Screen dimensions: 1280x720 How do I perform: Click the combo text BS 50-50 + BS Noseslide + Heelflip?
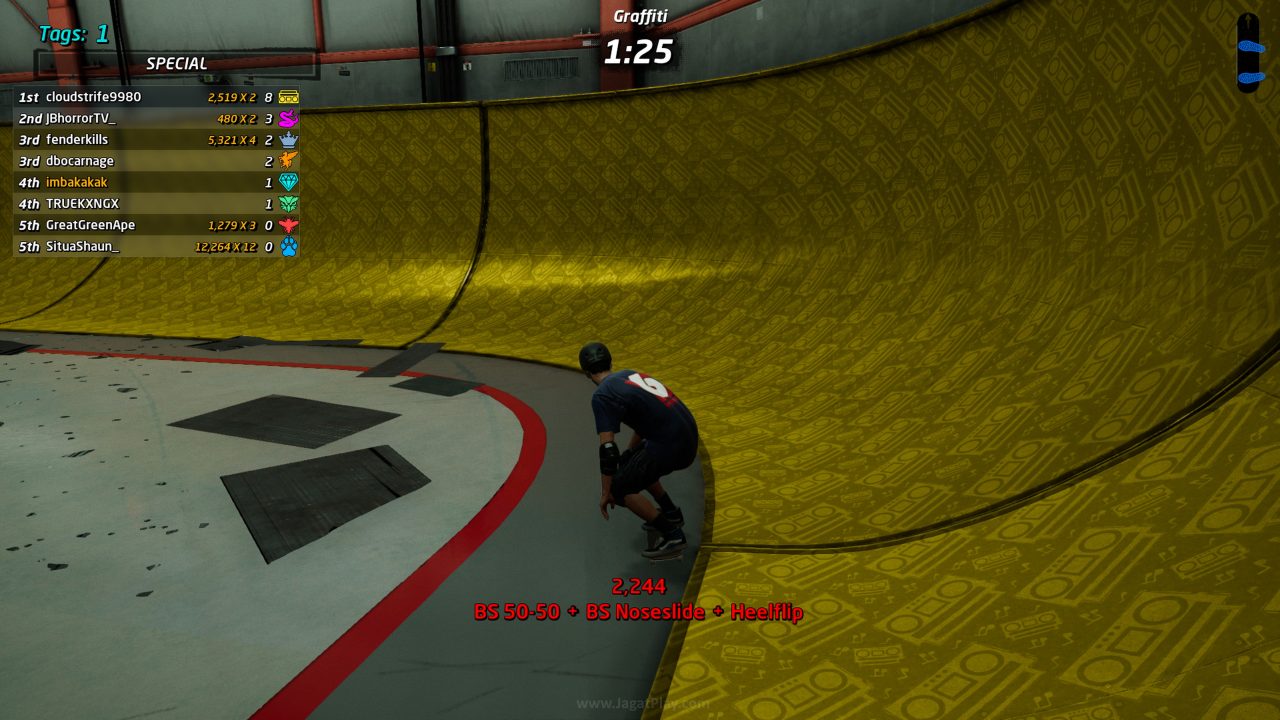click(x=639, y=612)
